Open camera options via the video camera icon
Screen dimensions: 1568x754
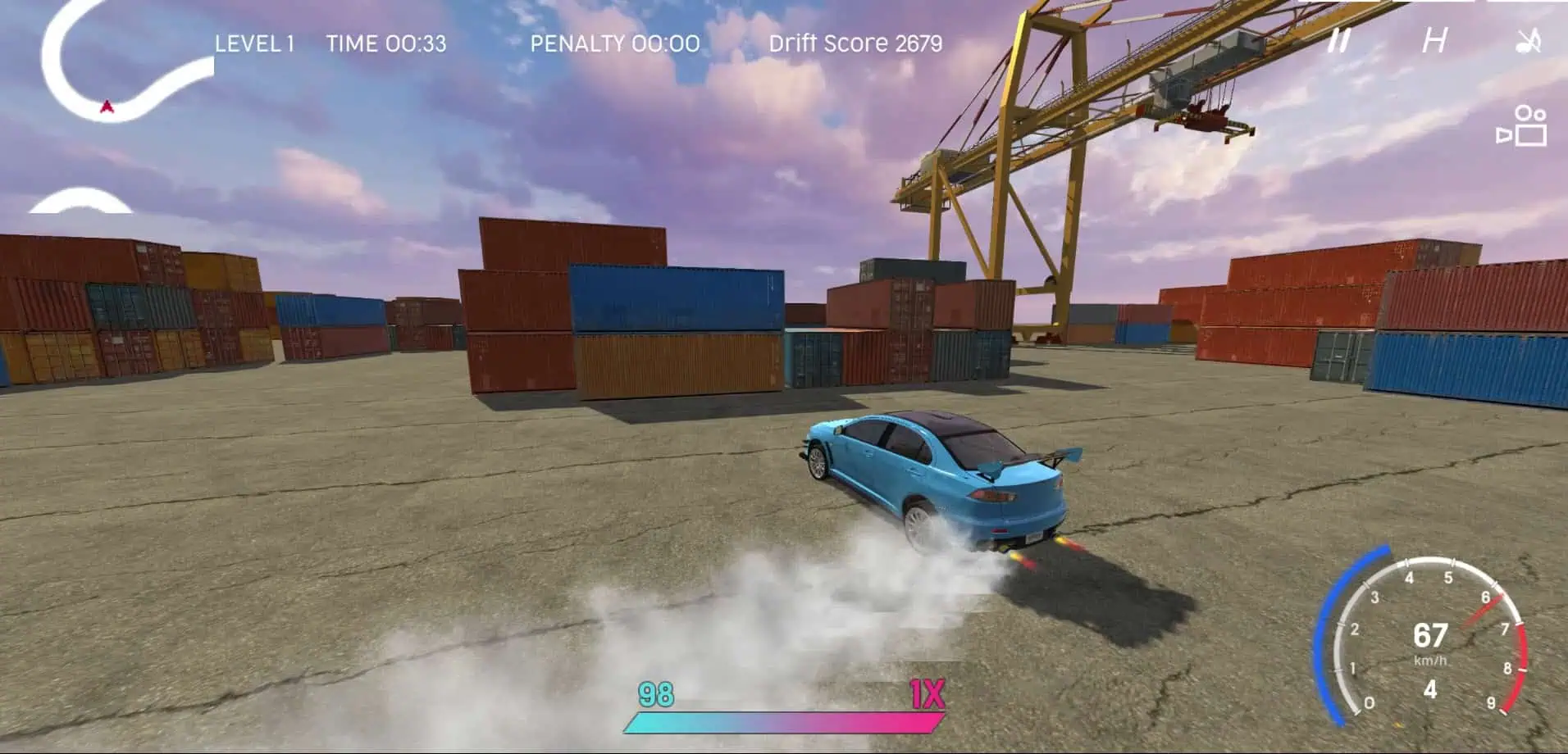click(x=1521, y=123)
